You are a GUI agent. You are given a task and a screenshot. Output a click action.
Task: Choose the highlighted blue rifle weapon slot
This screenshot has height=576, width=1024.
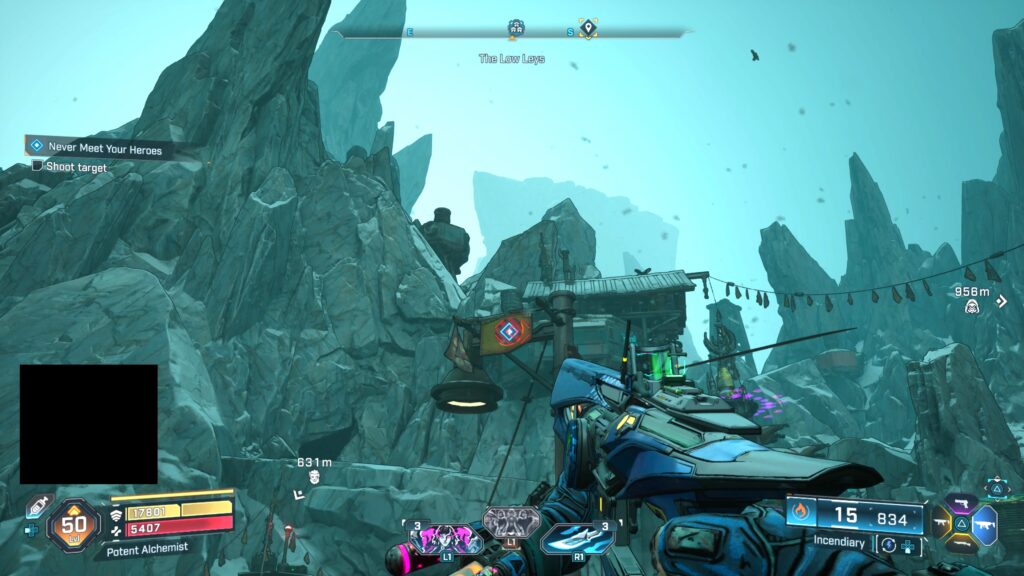click(986, 522)
